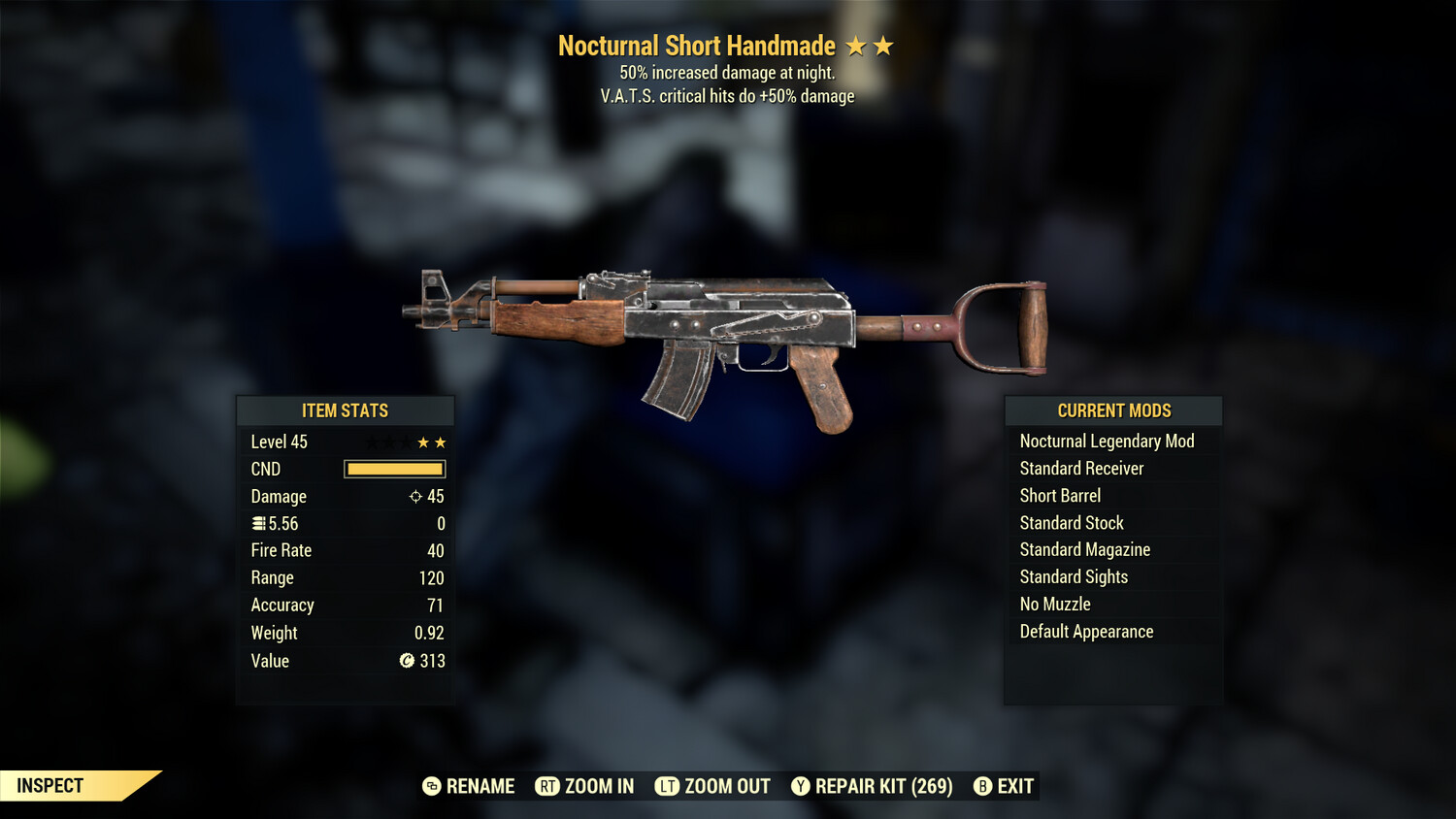Viewport: 1456px width, 819px height.
Task: Click the B button prompt icon
Action: tap(982, 786)
